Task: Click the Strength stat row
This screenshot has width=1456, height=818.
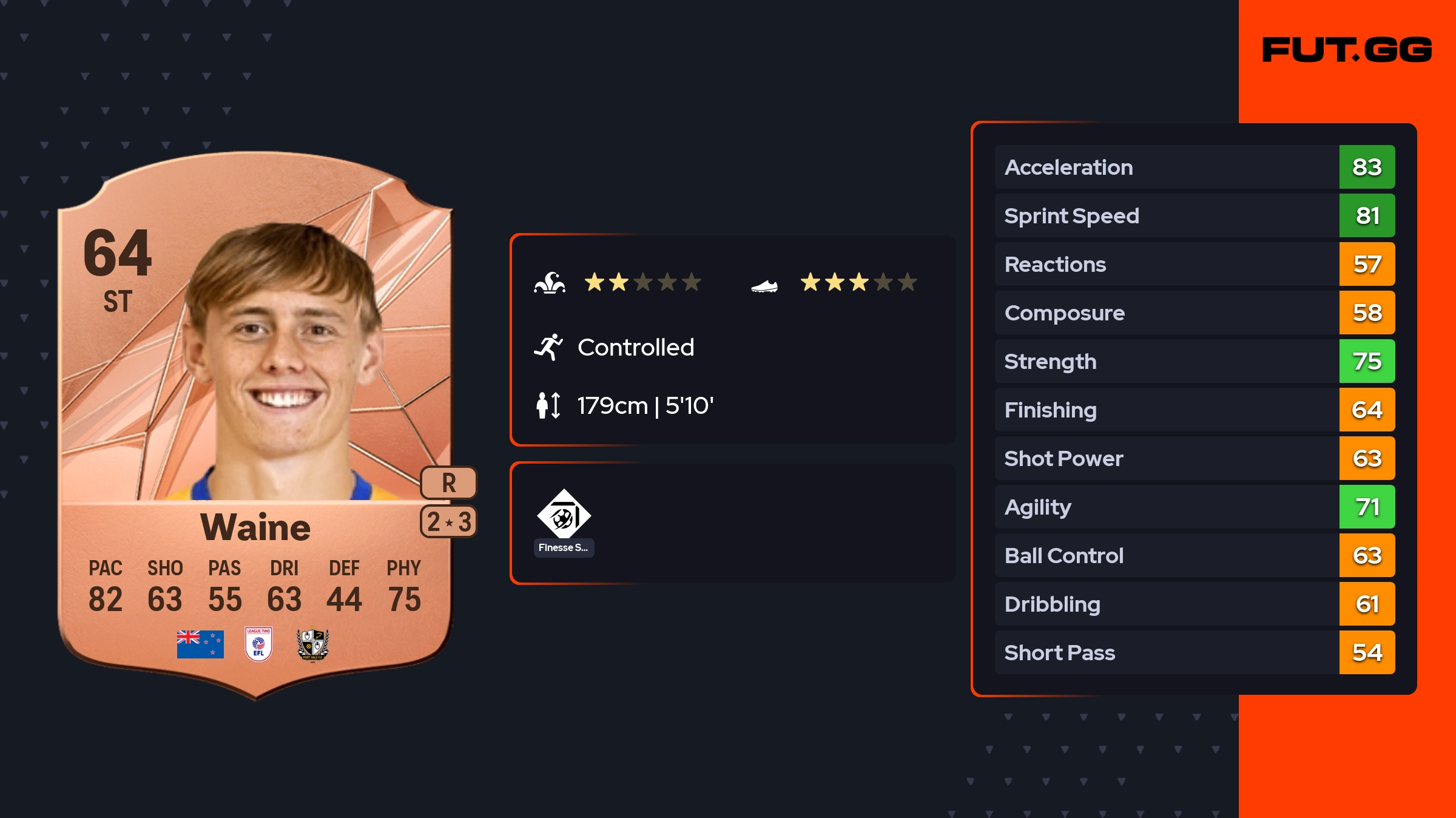Action: [1194, 361]
